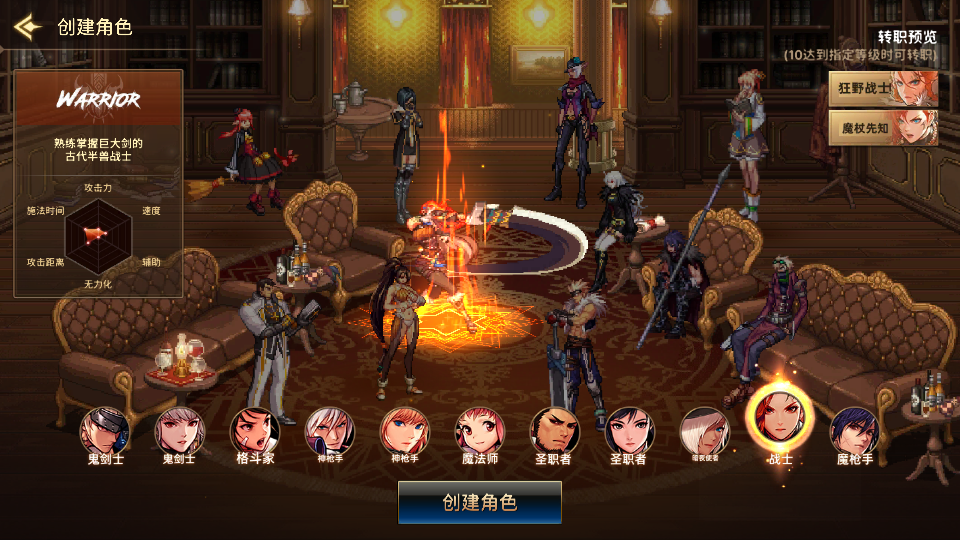Pick the 格斗家 class portrait

[x=254, y=431]
